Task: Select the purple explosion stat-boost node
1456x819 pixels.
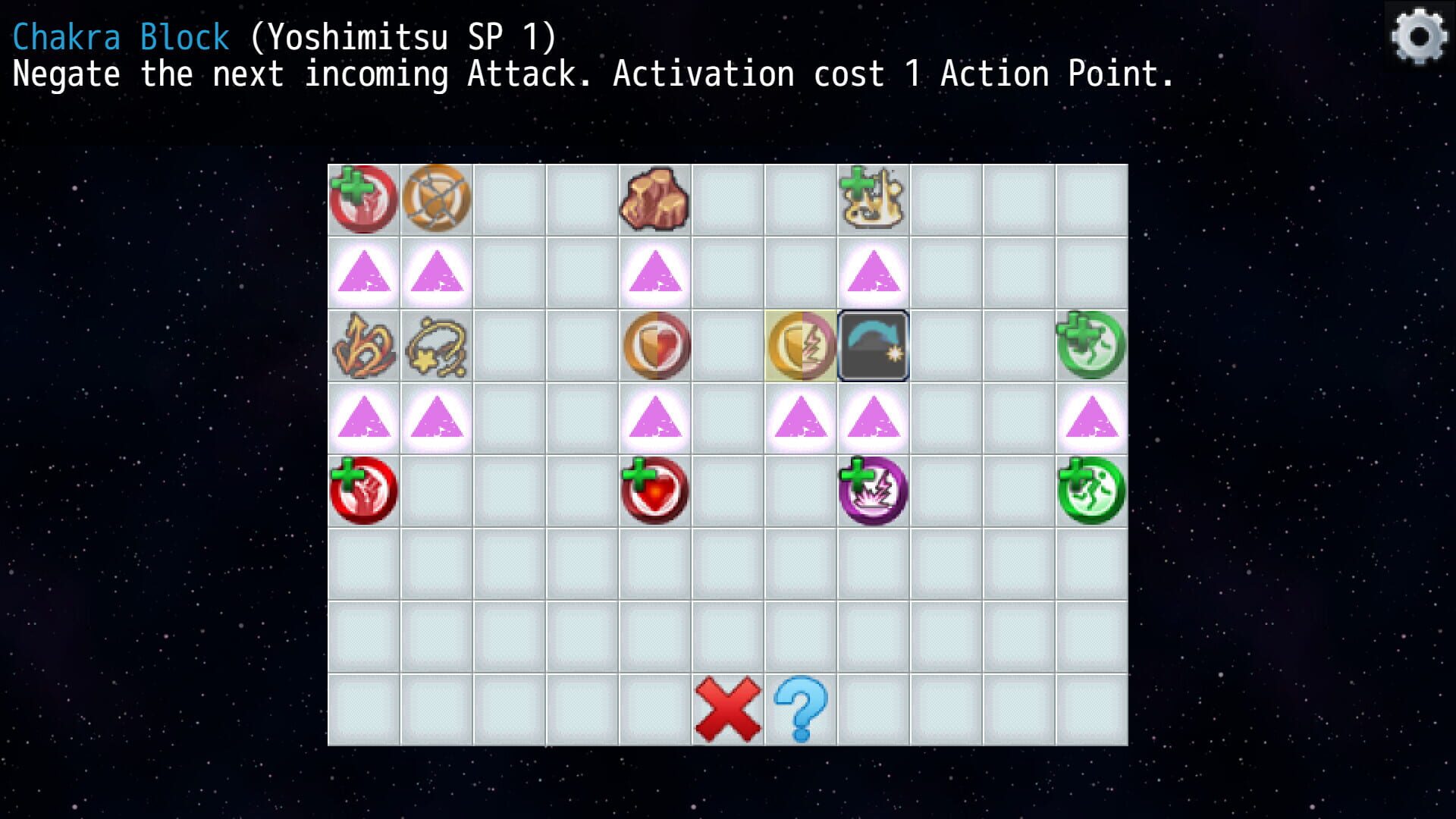Action: (874, 491)
